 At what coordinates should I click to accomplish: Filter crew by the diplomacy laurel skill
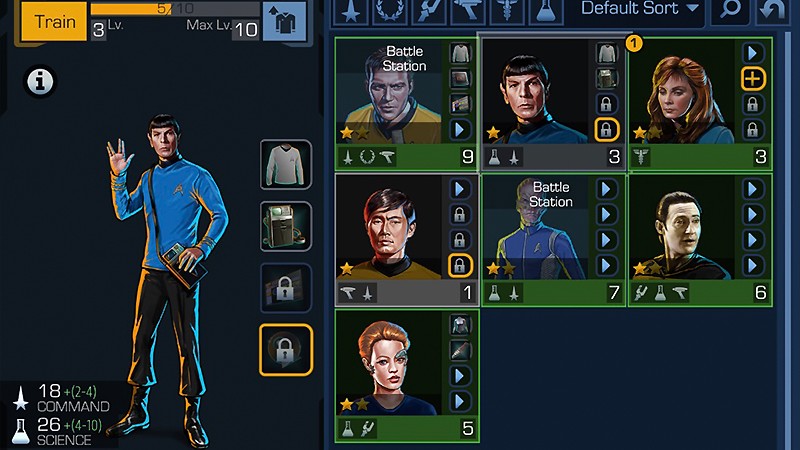(389, 10)
